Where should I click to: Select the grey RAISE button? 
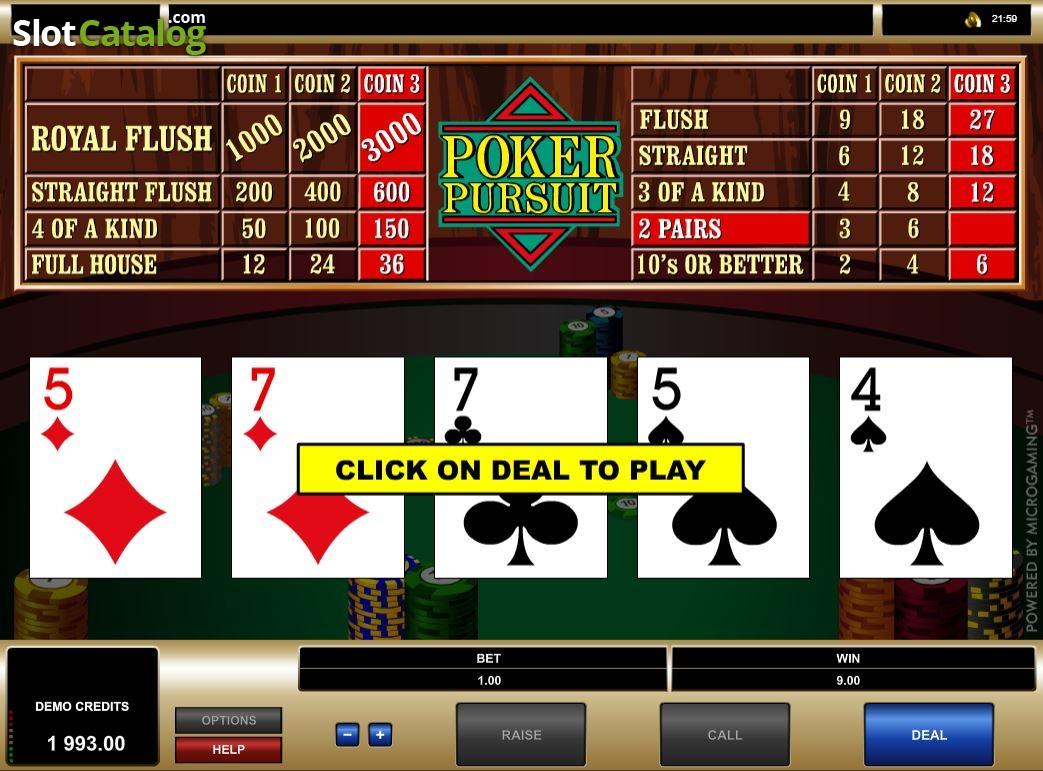[521, 735]
